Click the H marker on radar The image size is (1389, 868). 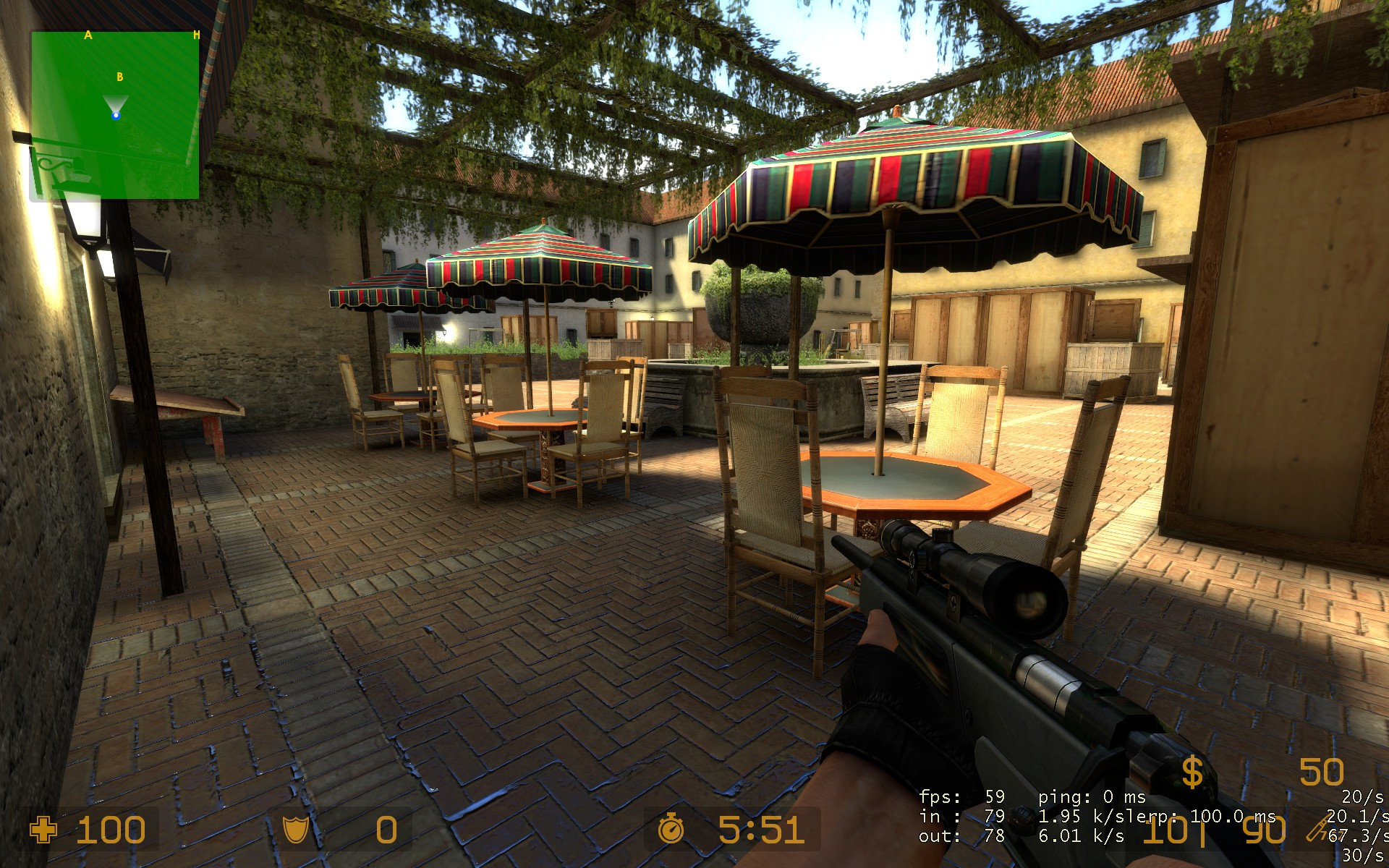point(196,35)
